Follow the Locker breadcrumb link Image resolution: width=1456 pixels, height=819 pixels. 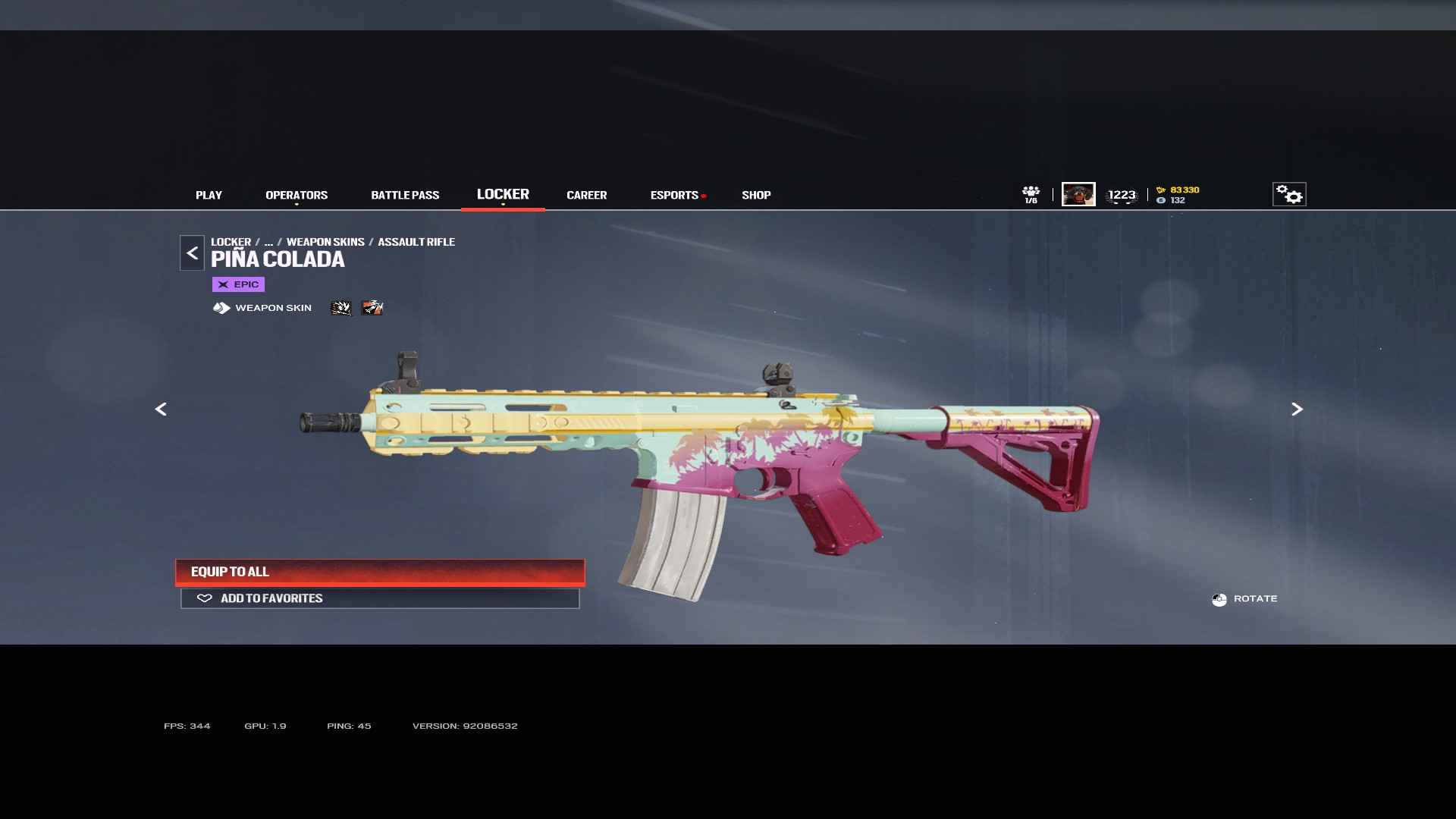click(x=231, y=242)
